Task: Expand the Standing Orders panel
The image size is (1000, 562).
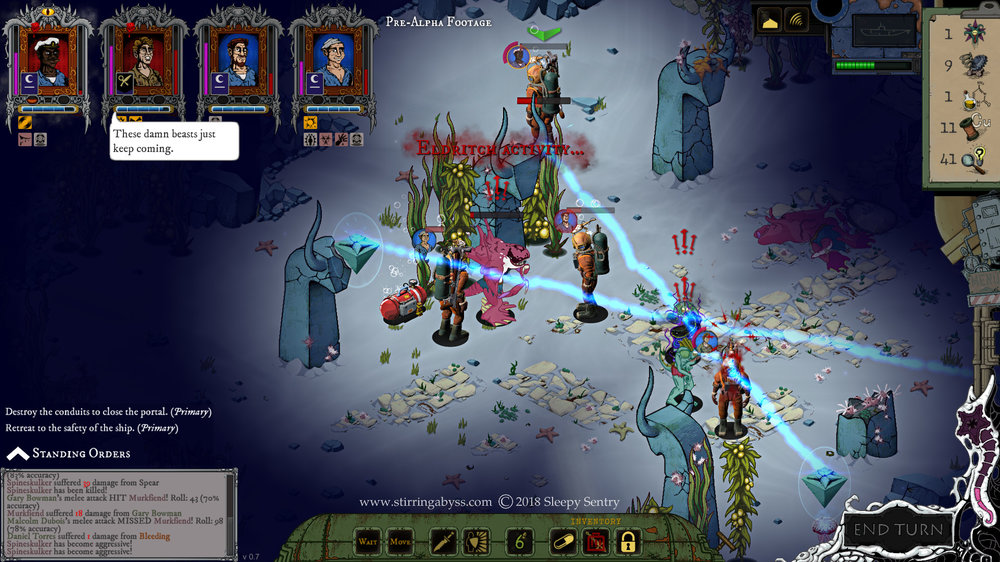Action: (68, 454)
